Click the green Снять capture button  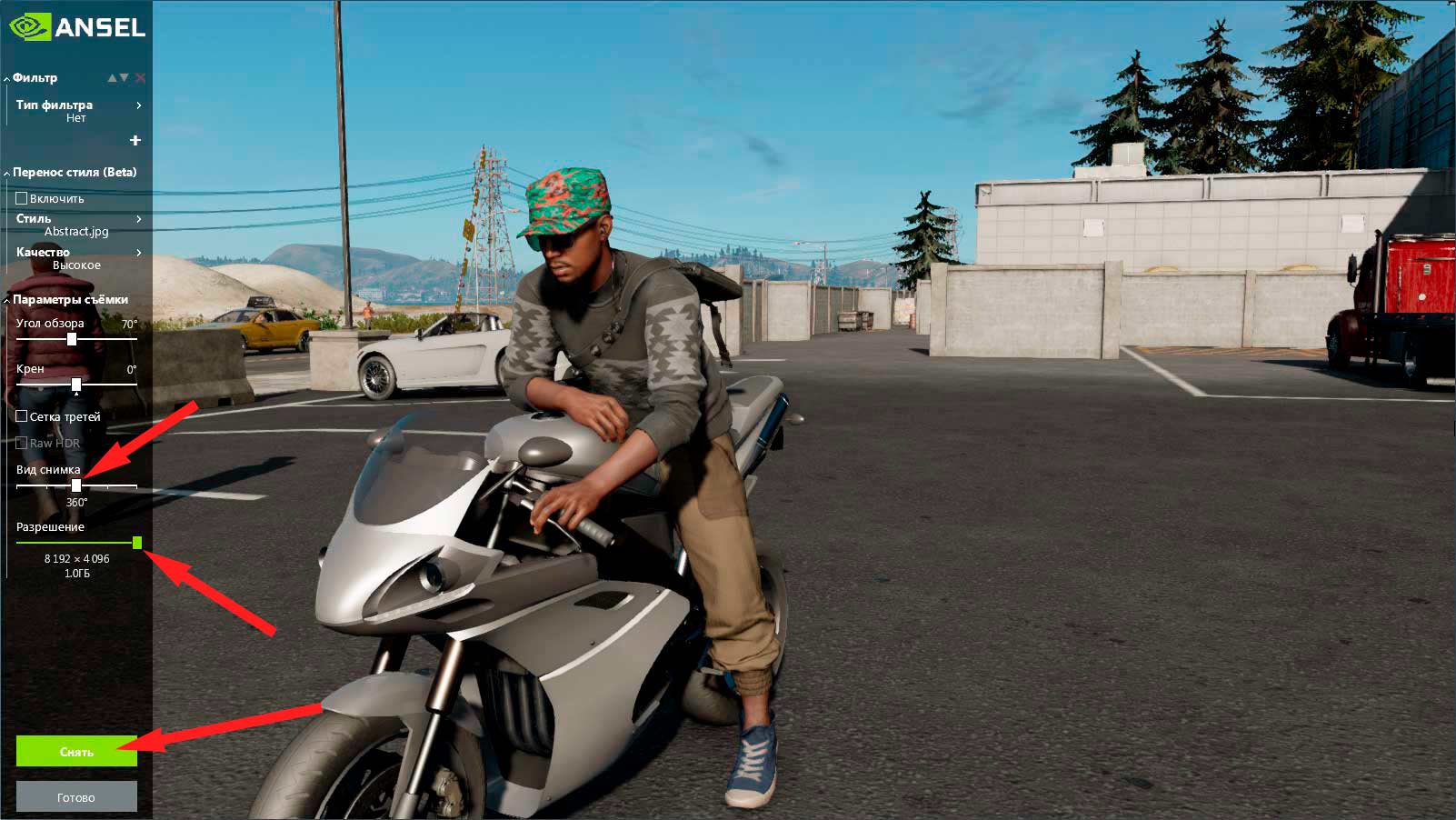click(76, 751)
